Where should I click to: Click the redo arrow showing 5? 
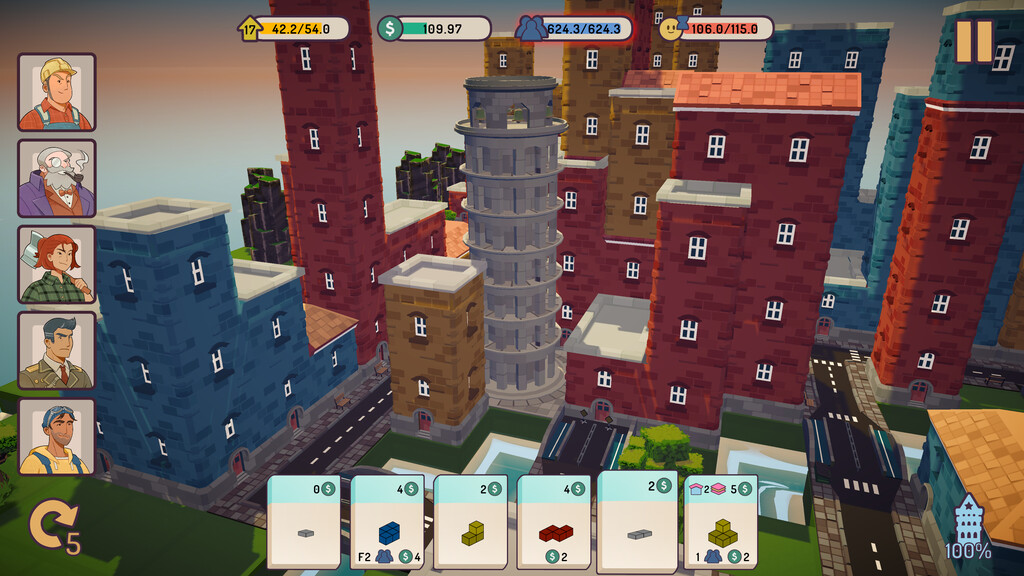click(48, 527)
